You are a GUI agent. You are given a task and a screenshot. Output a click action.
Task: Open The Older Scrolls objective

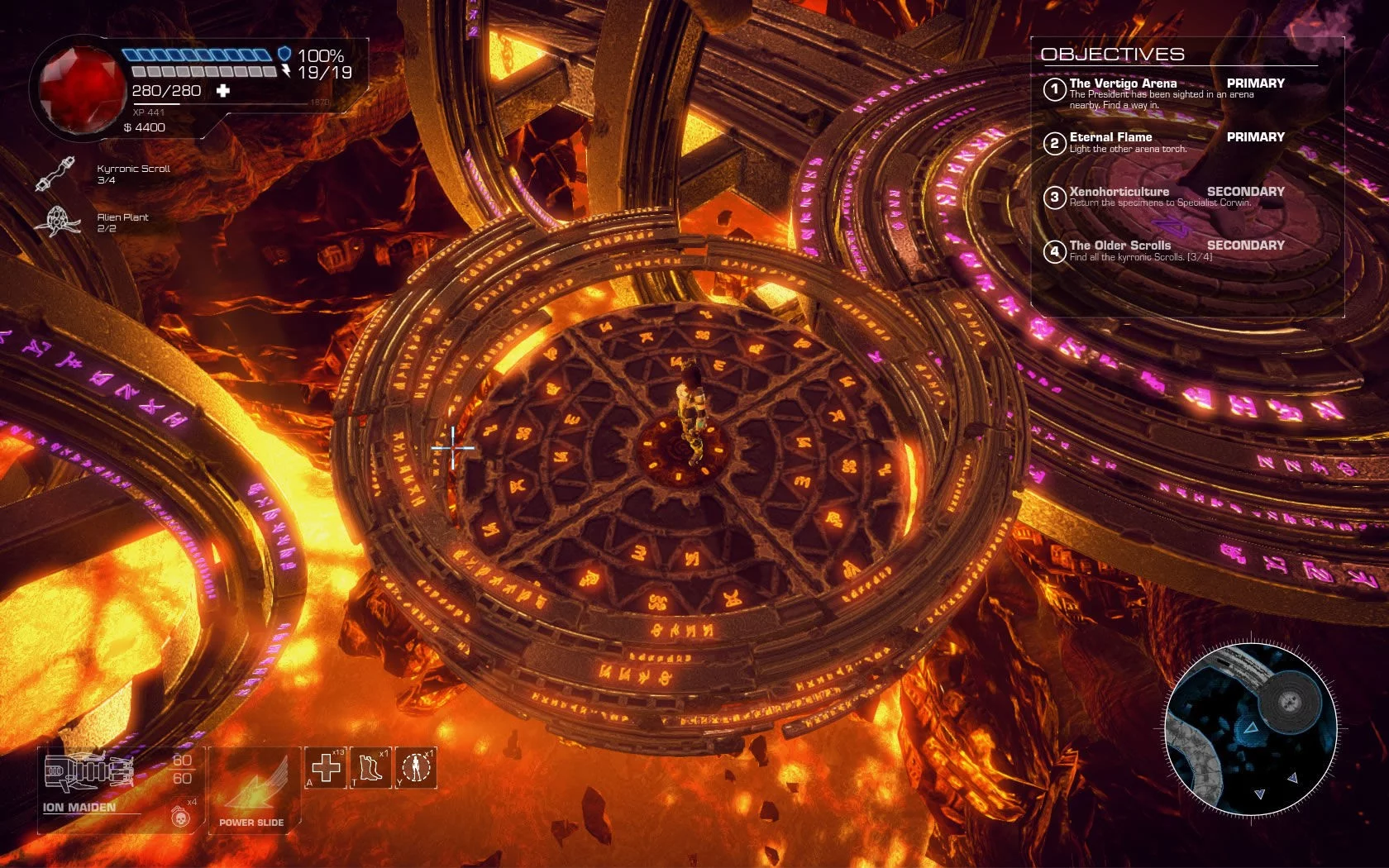[x=1119, y=246]
